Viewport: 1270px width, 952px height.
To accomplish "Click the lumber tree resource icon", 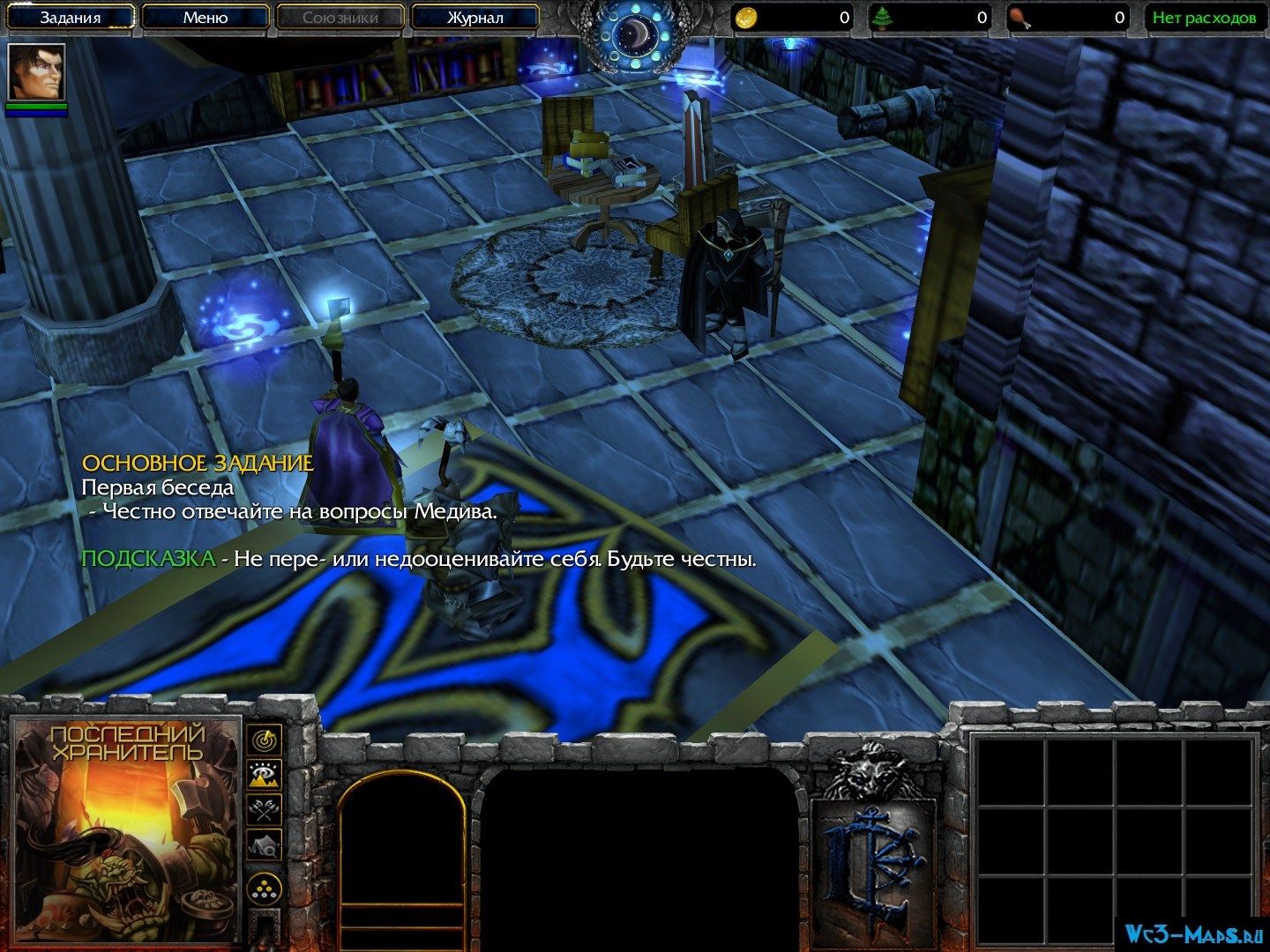I will click(880, 17).
